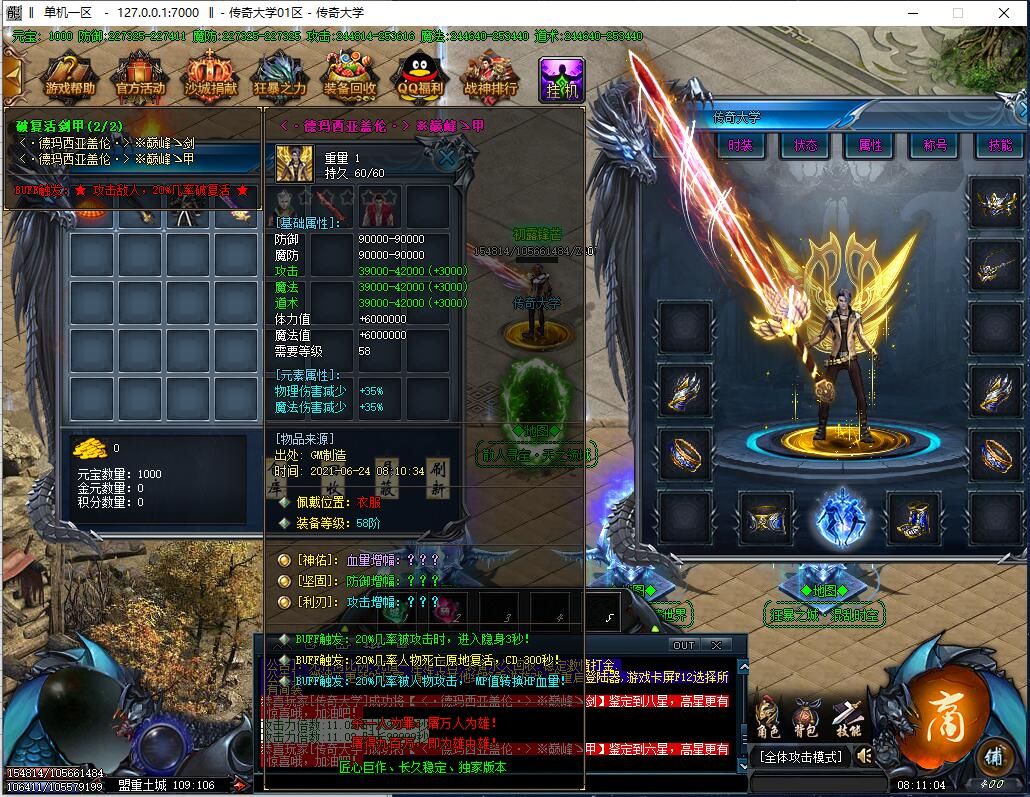Open the 游戏帮助 game help icon
The image size is (1030, 797).
[x=70, y=77]
